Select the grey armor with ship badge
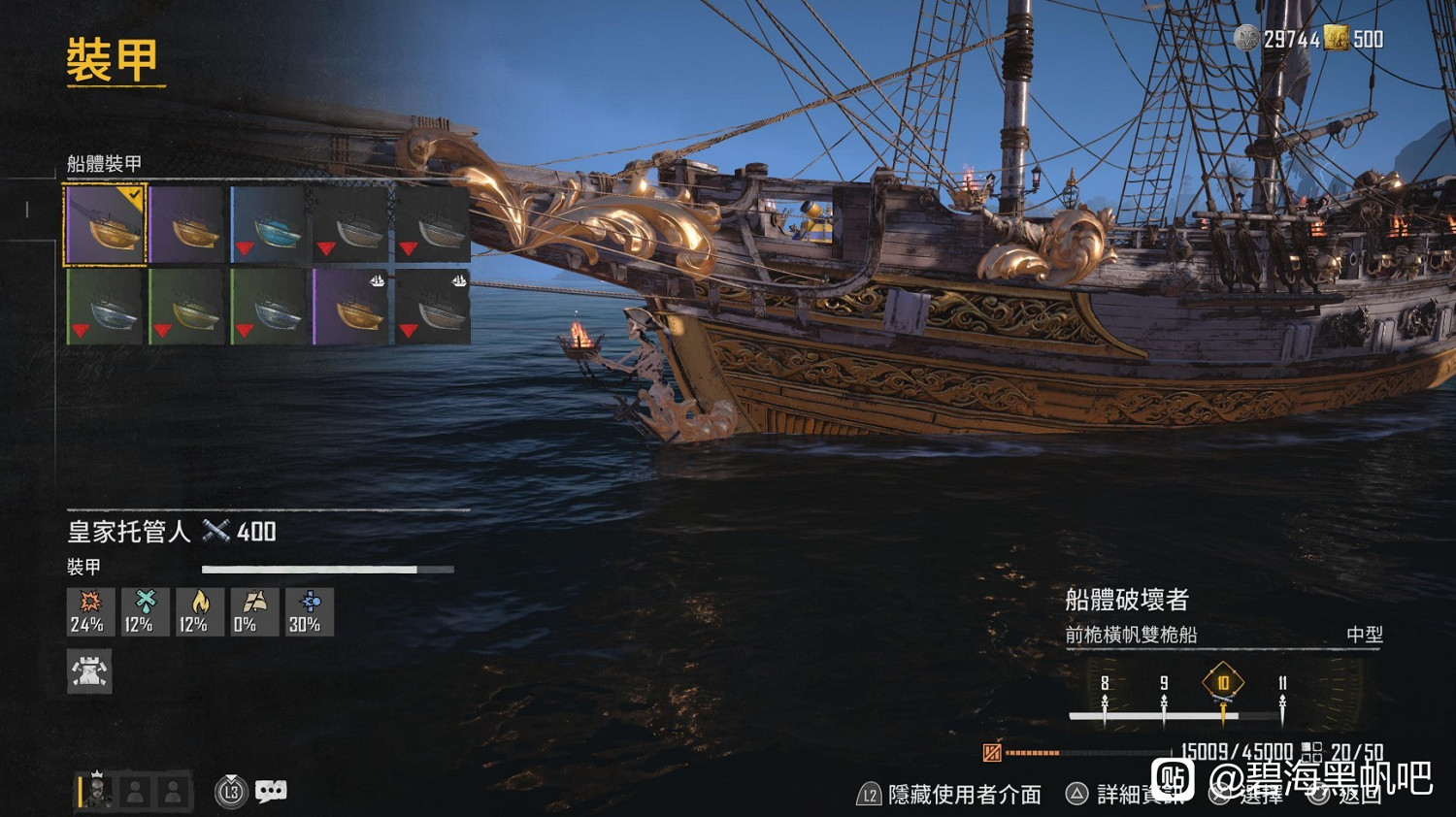This screenshot has height=817, width=1456. click(433, 307)
